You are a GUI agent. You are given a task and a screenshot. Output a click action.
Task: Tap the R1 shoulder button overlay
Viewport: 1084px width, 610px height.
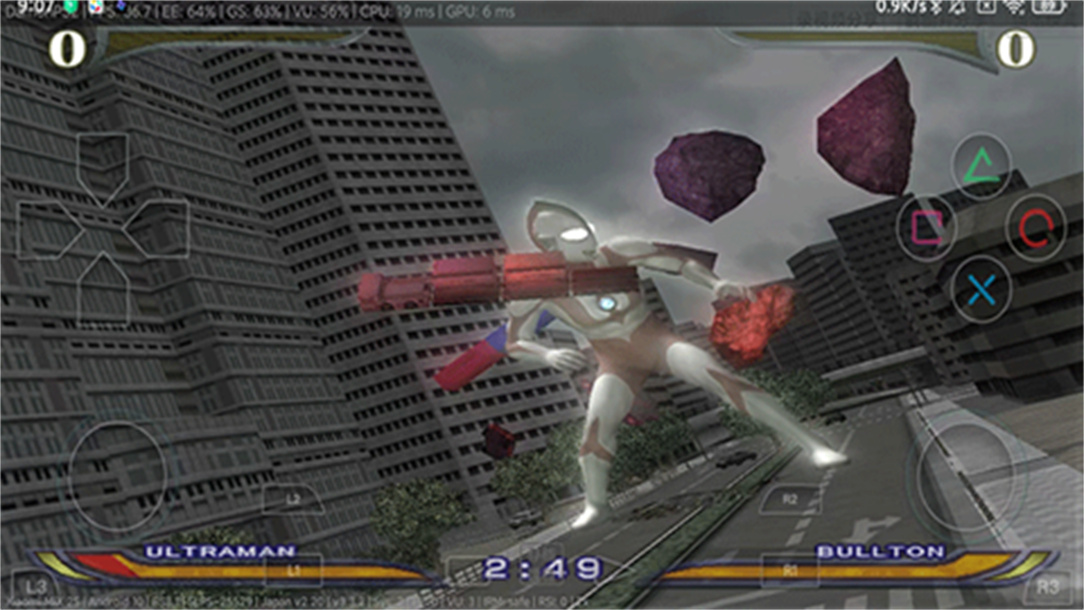point(790,569)
